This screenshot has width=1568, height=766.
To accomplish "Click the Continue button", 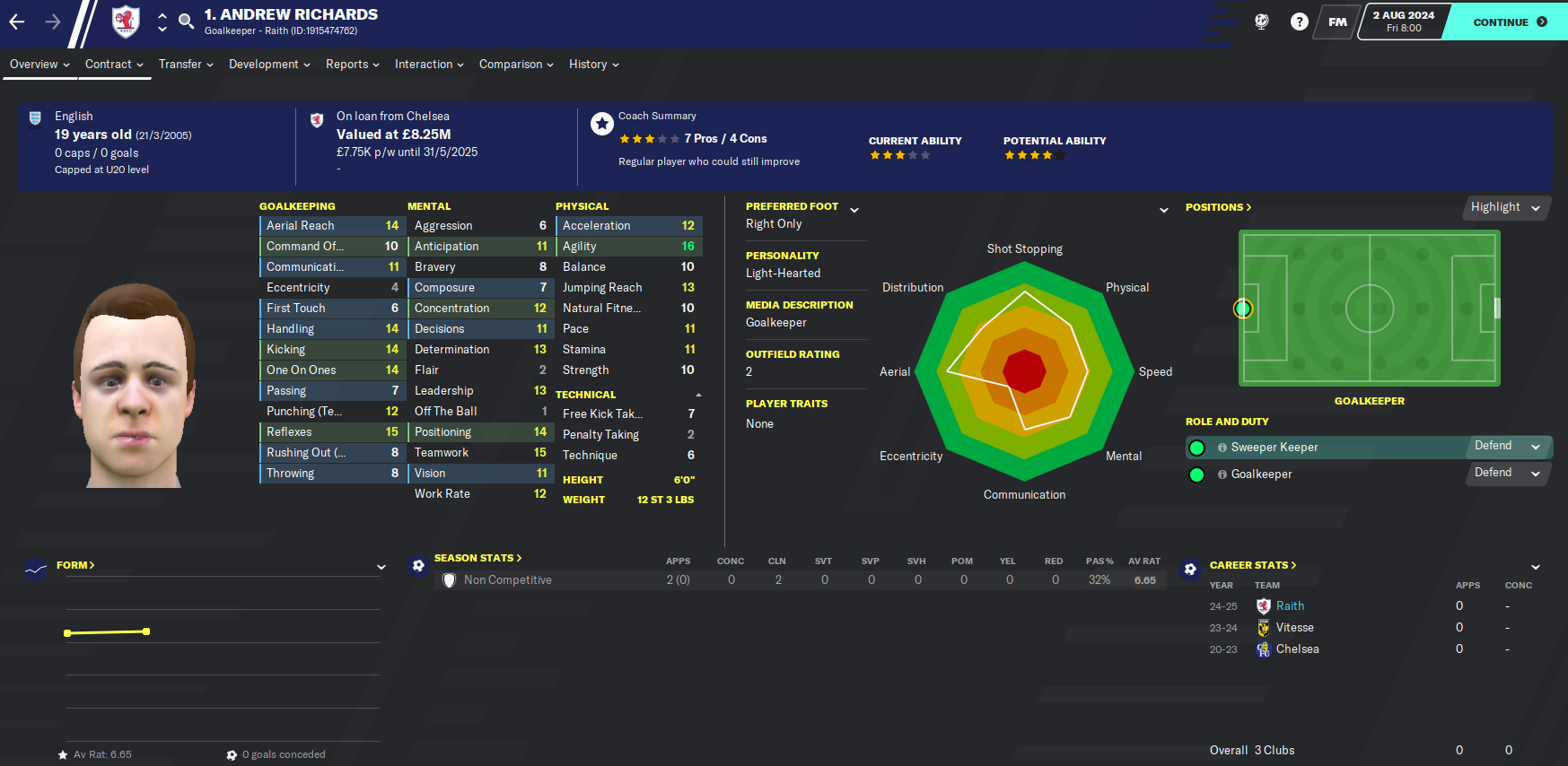I will point(1510,22).
